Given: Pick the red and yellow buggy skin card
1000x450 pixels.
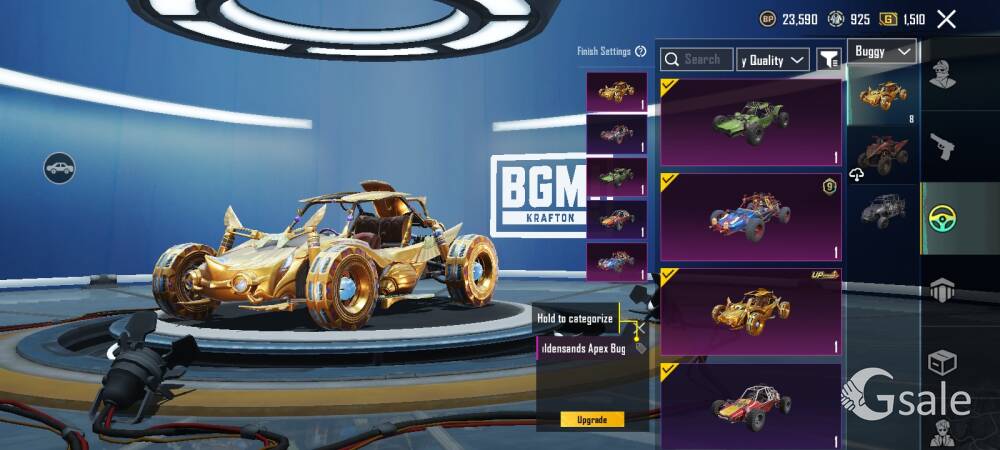Looking at the screenshot, I should 751,403.
